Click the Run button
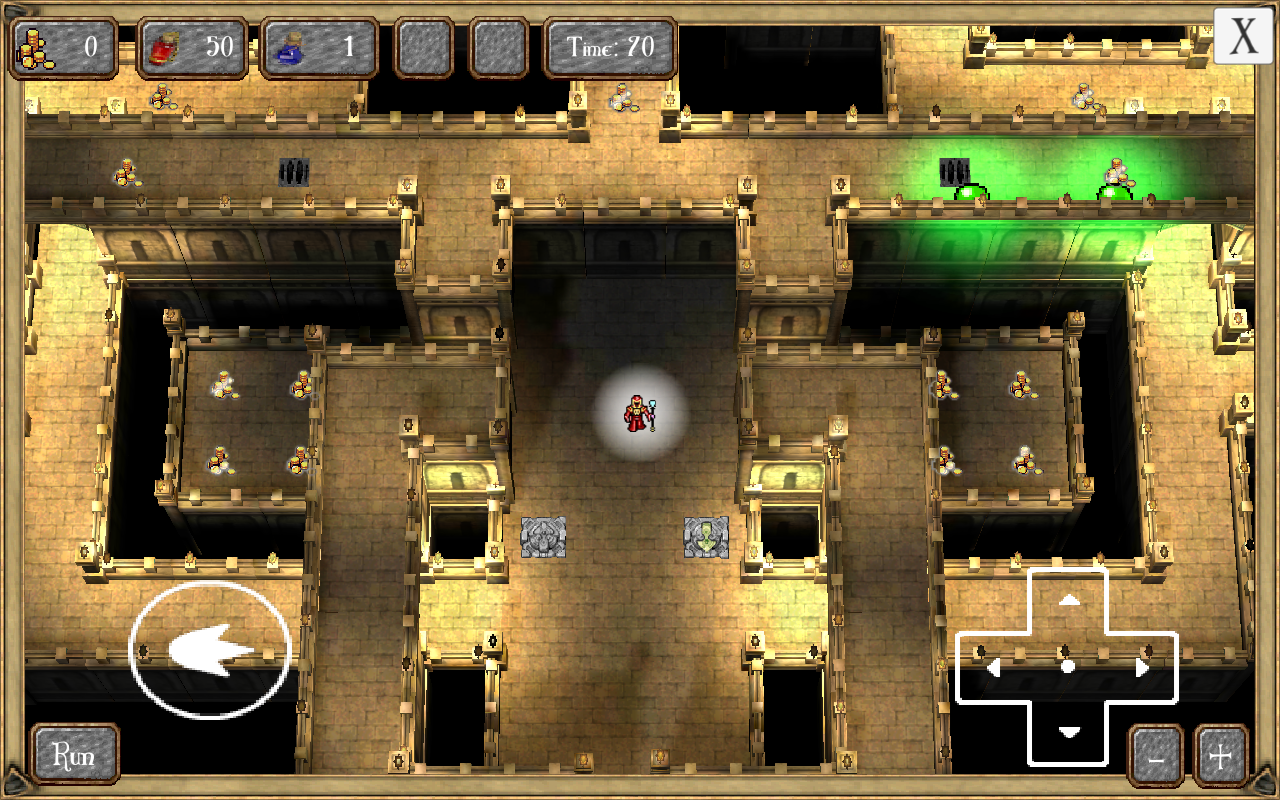Screen dimensions: 1280x800 click(x=74, y=755)
